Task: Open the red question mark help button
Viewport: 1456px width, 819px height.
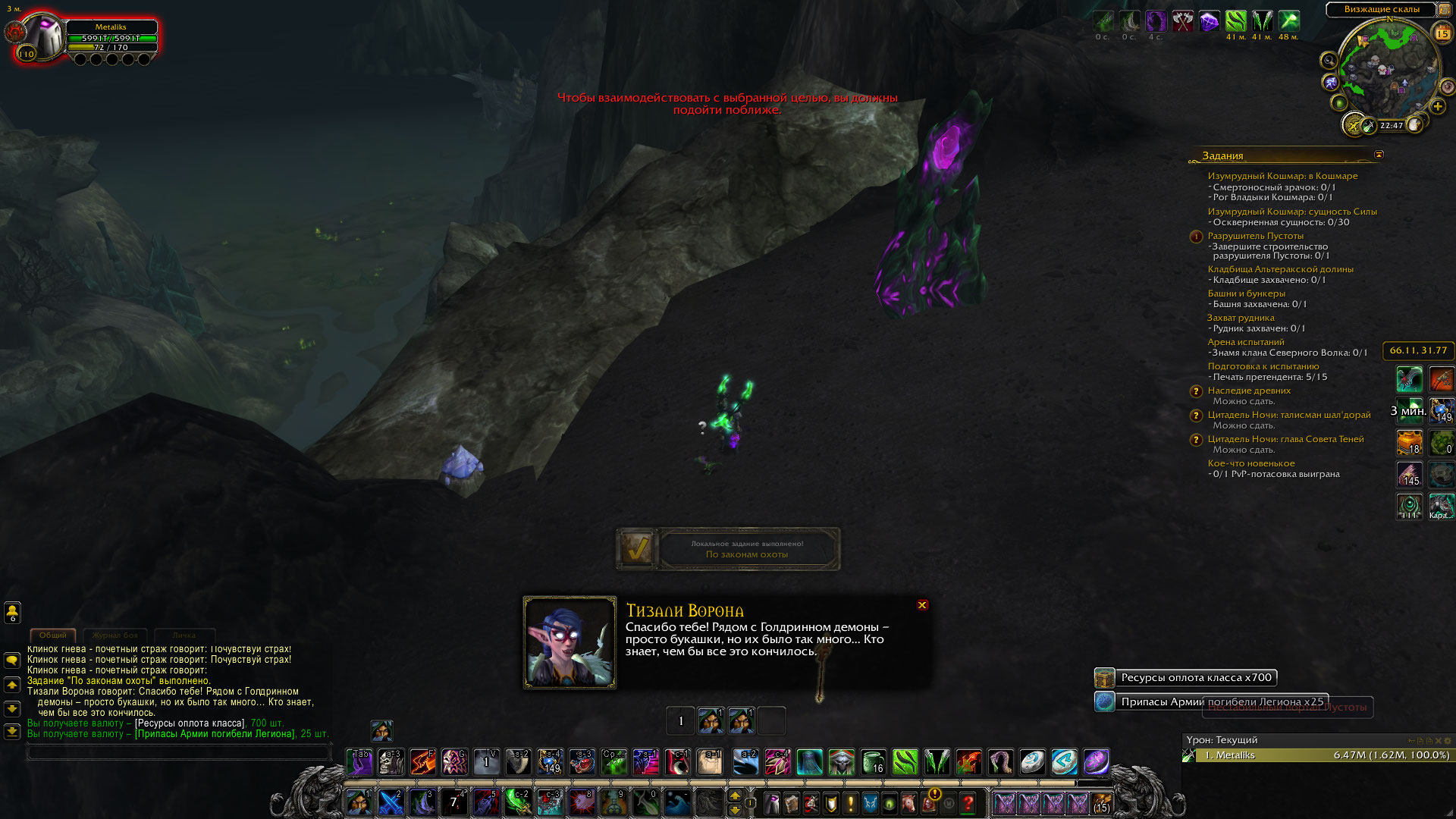Action: click(968, 802)
